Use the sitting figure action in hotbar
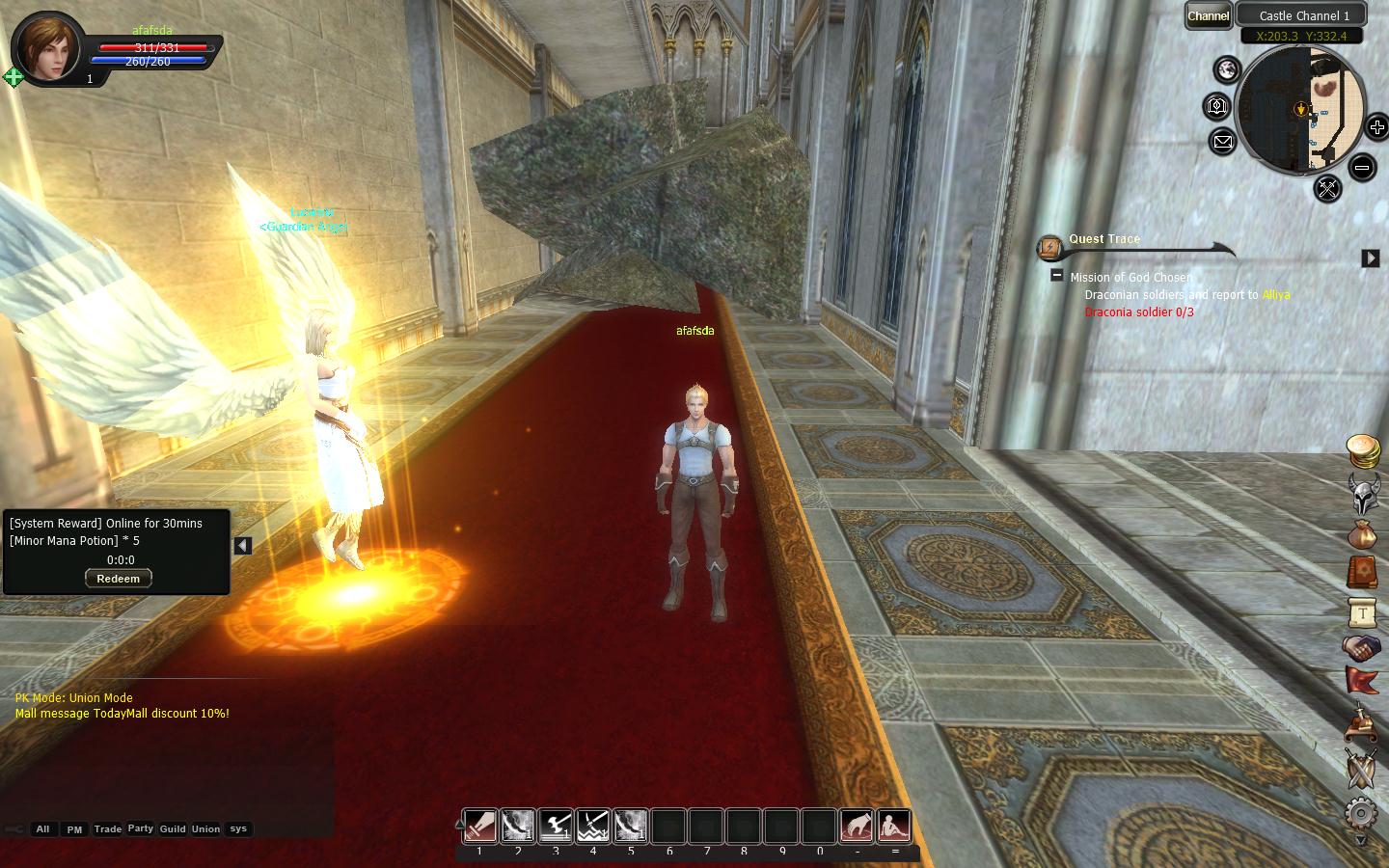Image resolution: width=1389 pixels, height=868 pixels. point(894,826)
